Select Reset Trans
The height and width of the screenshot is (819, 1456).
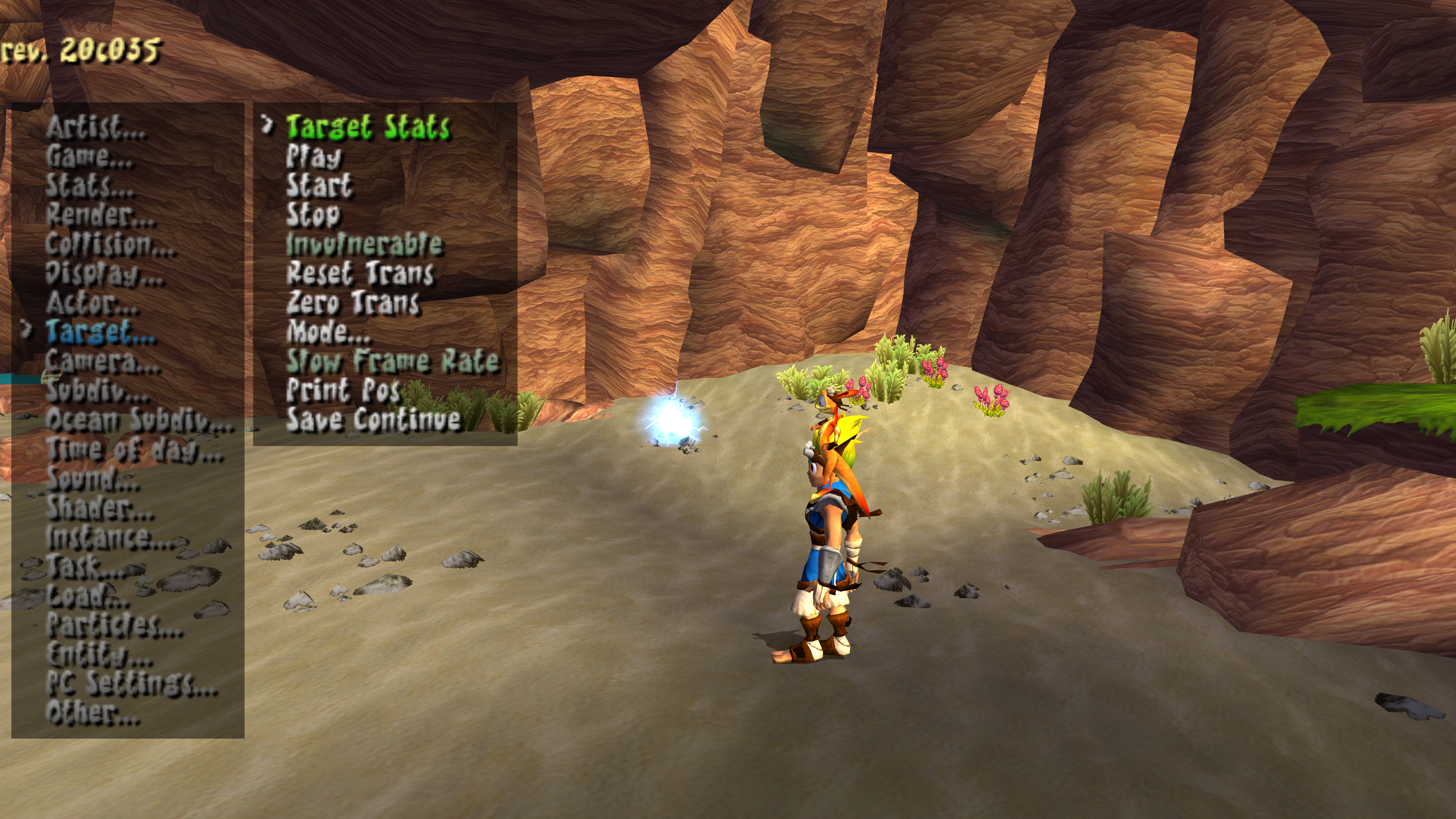tap(360, 273)
